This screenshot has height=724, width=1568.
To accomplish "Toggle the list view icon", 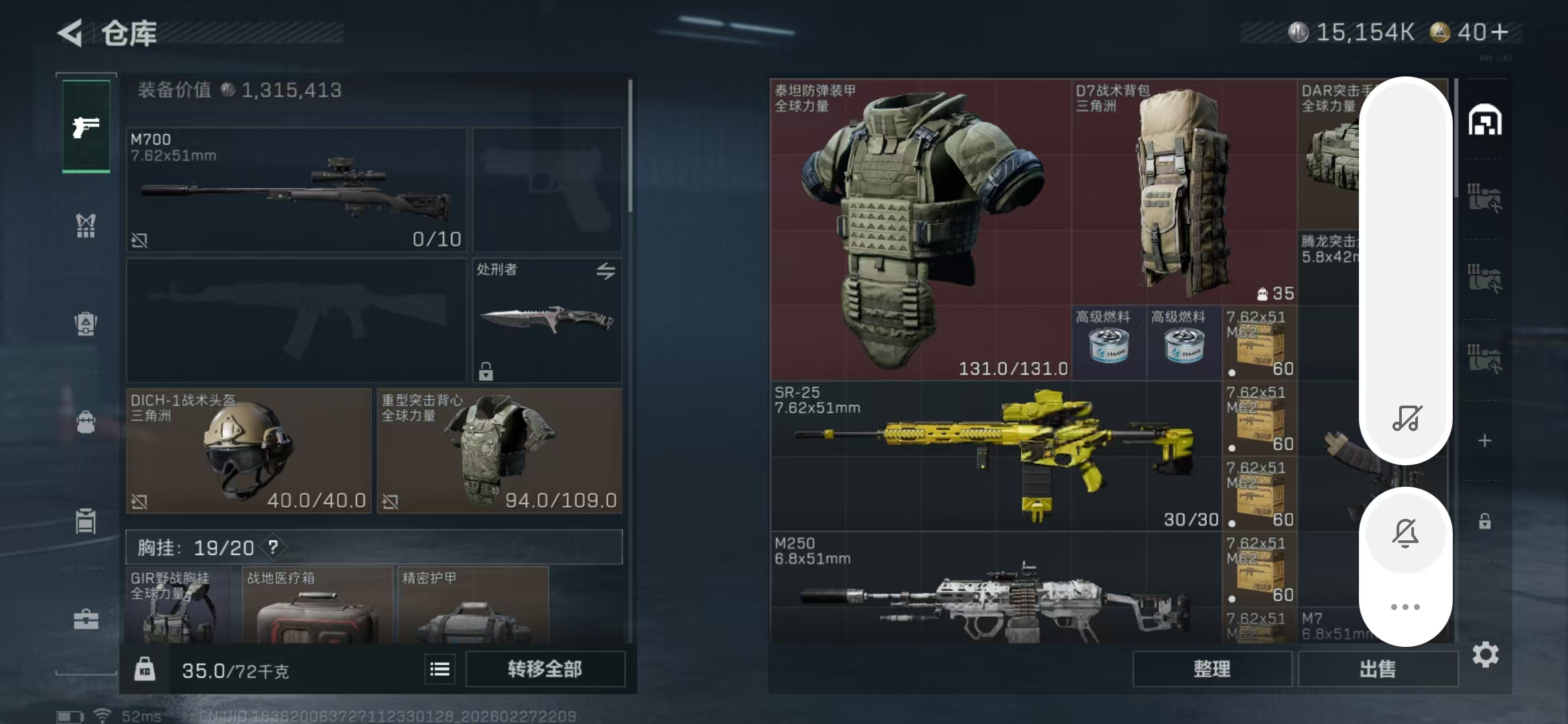I will (x=440, y=669).
